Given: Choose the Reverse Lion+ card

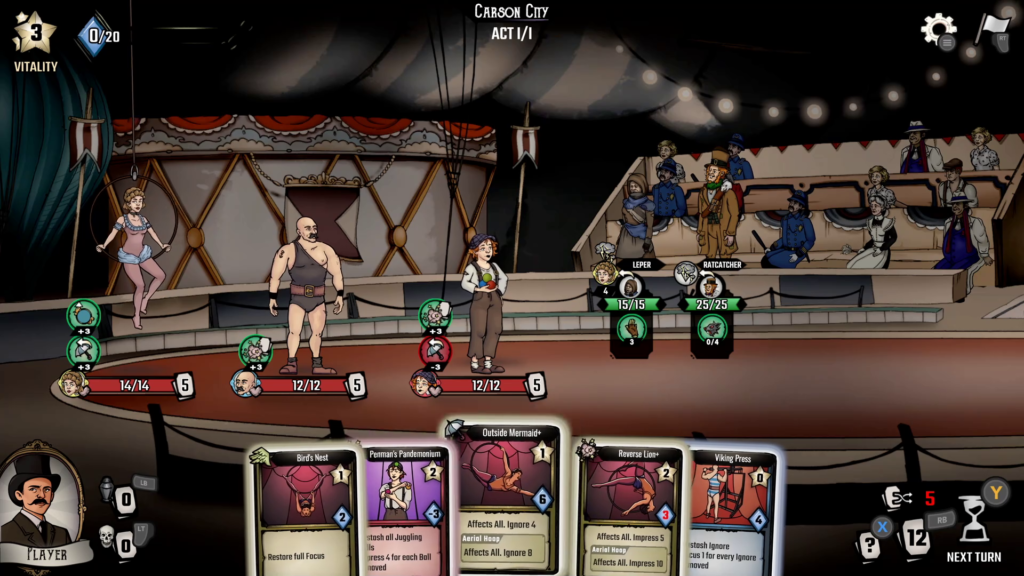Looking at the screenshot, I should point(628,510).
